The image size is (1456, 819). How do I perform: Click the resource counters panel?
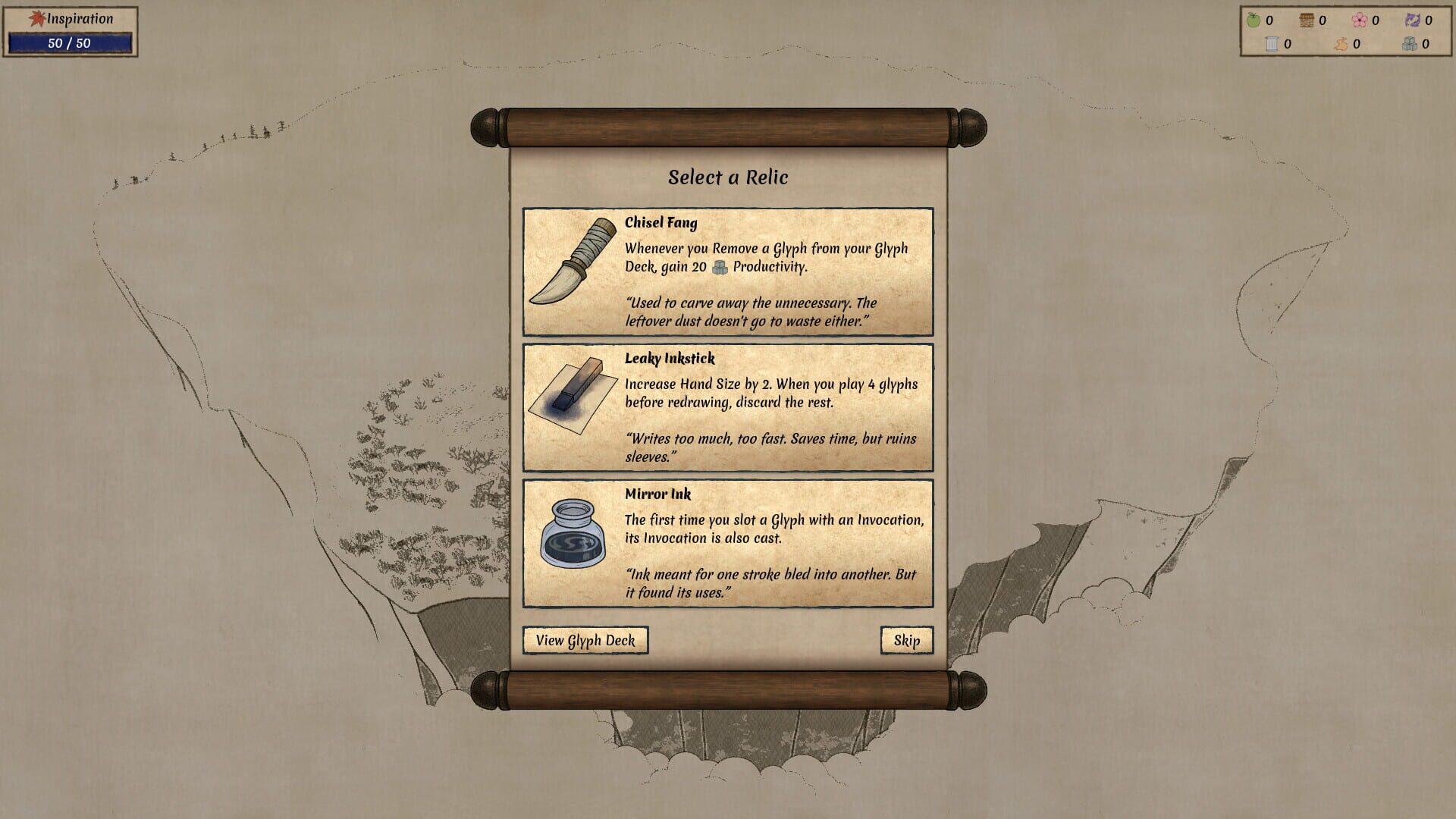1346,32
